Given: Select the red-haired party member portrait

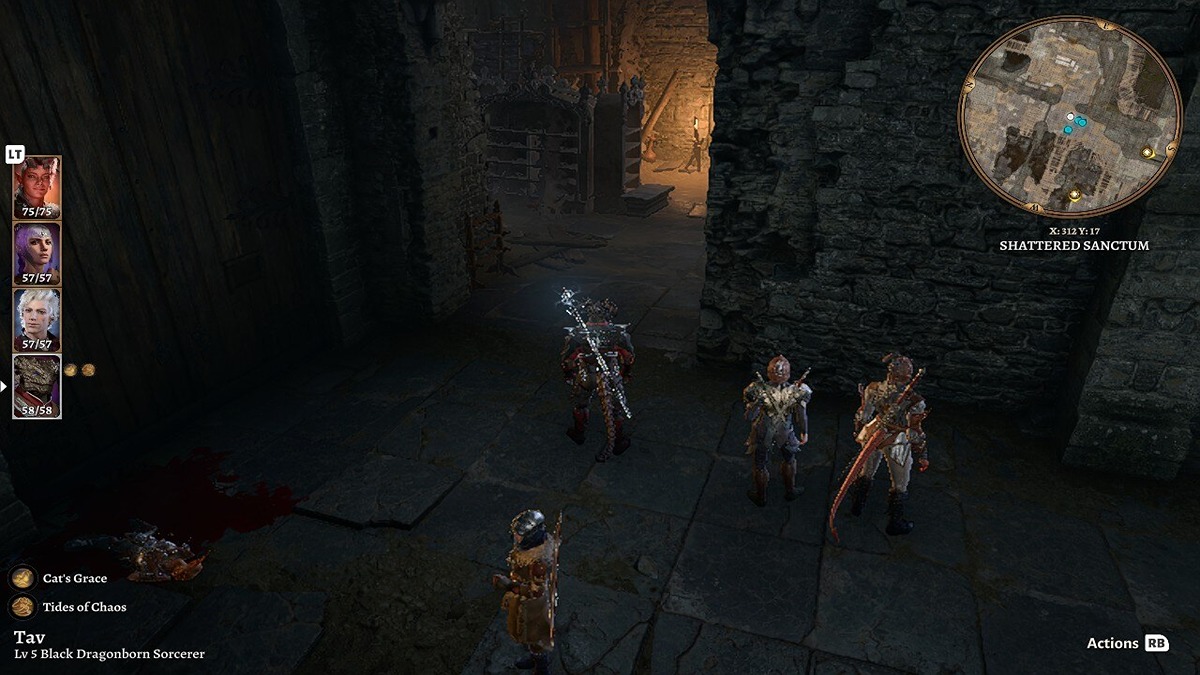Looking at the screenshot, I should coord(37,187).
